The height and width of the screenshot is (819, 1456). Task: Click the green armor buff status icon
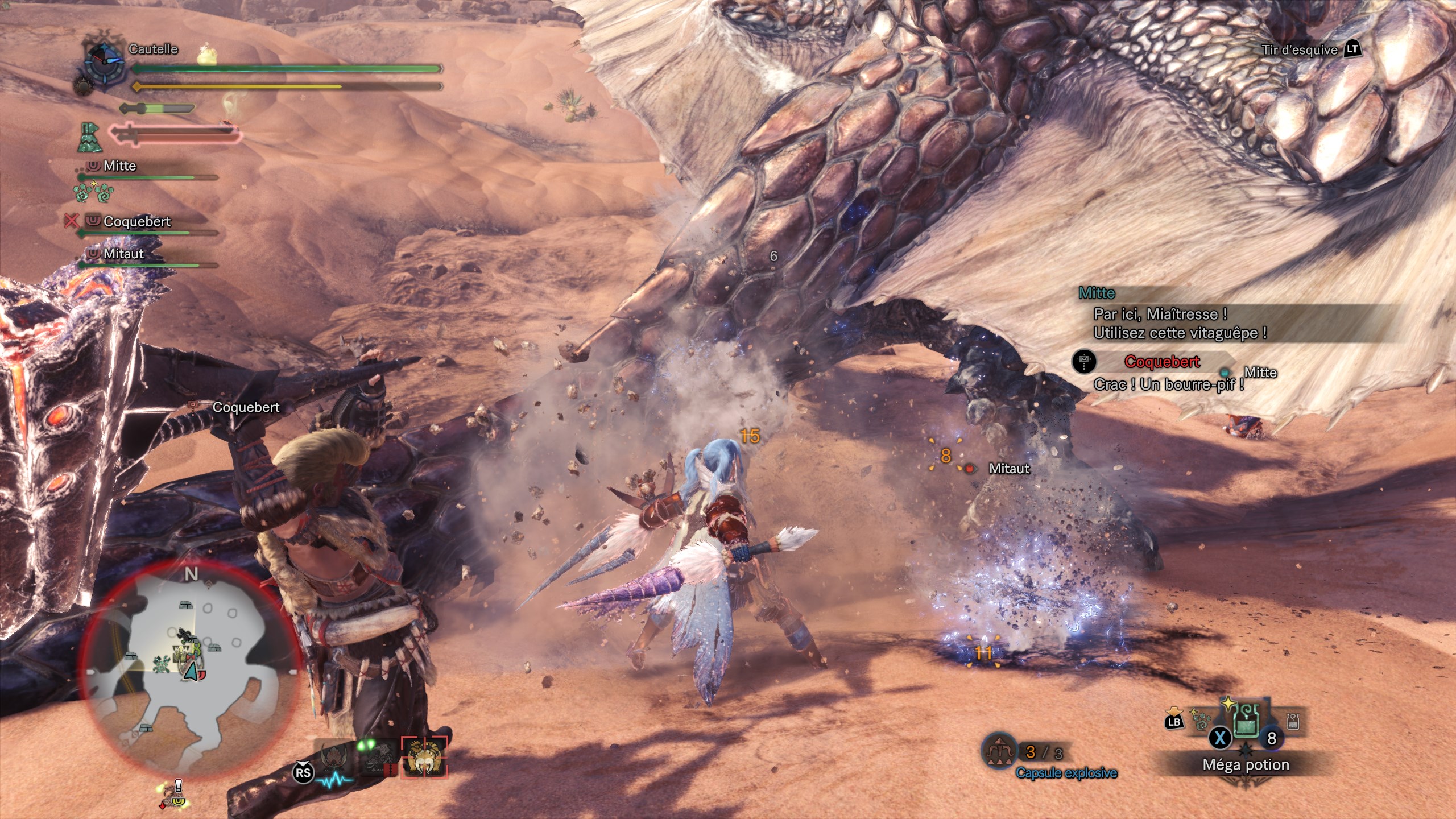click(x=89, y=137)
